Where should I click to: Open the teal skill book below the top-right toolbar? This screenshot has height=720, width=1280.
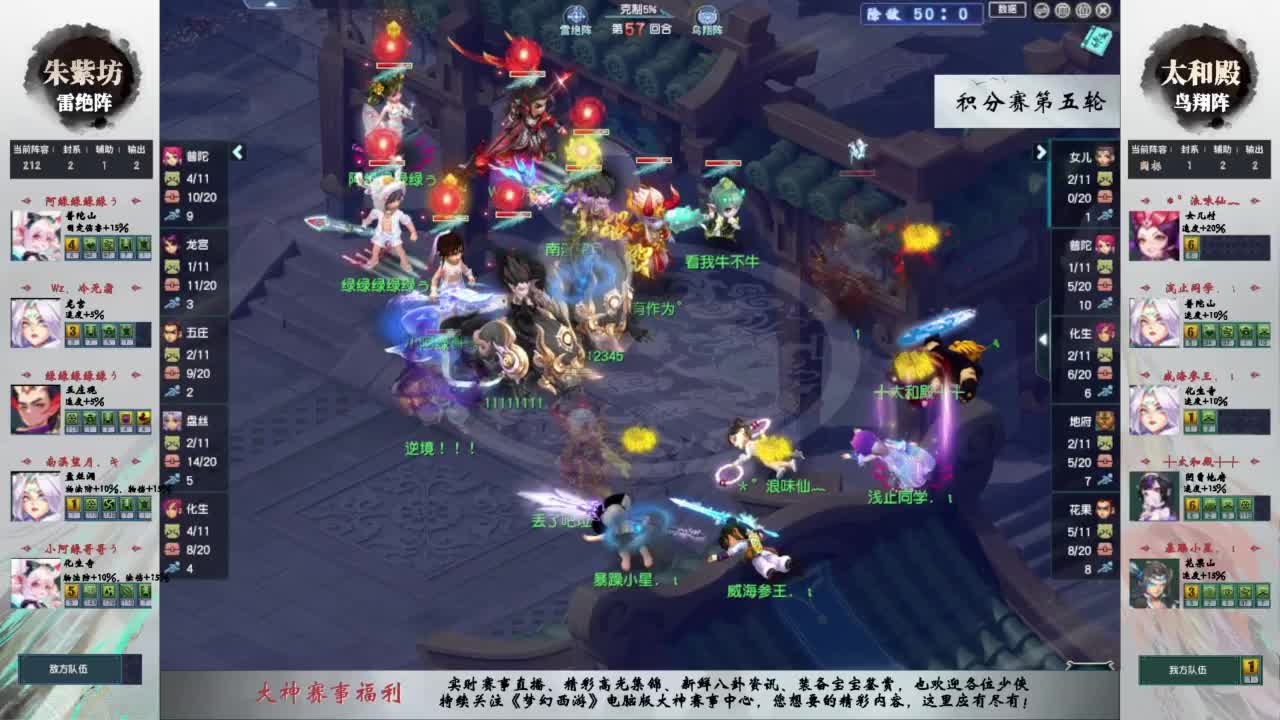[x=1096, y=38]
